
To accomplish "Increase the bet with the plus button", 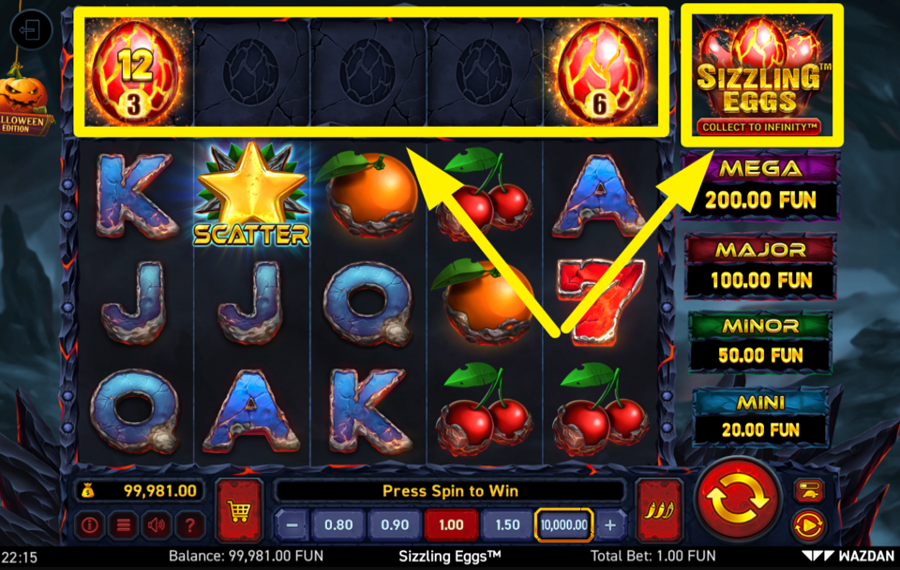I will [x=610, y=524].
